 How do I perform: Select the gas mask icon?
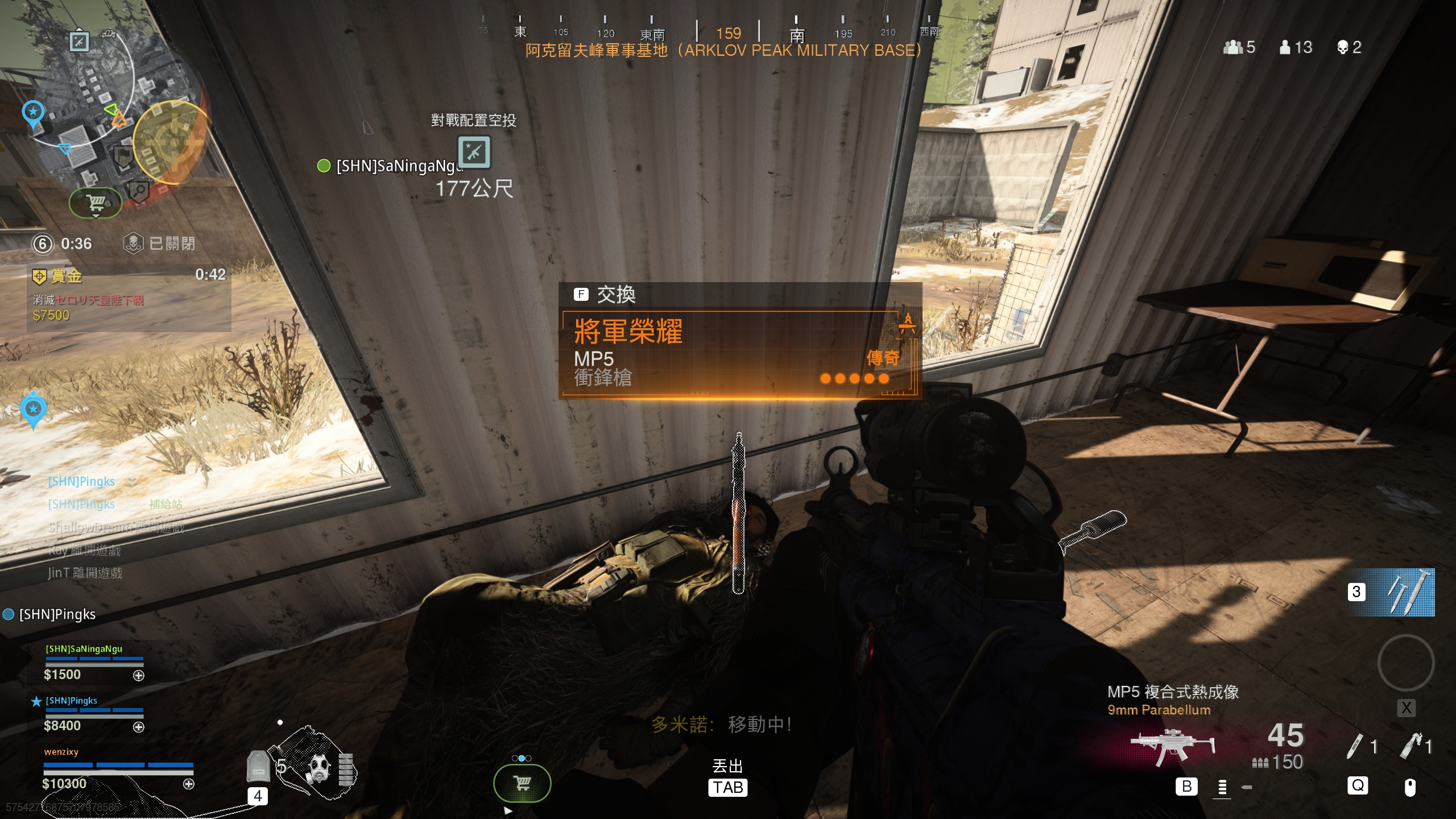pos(319,768)
